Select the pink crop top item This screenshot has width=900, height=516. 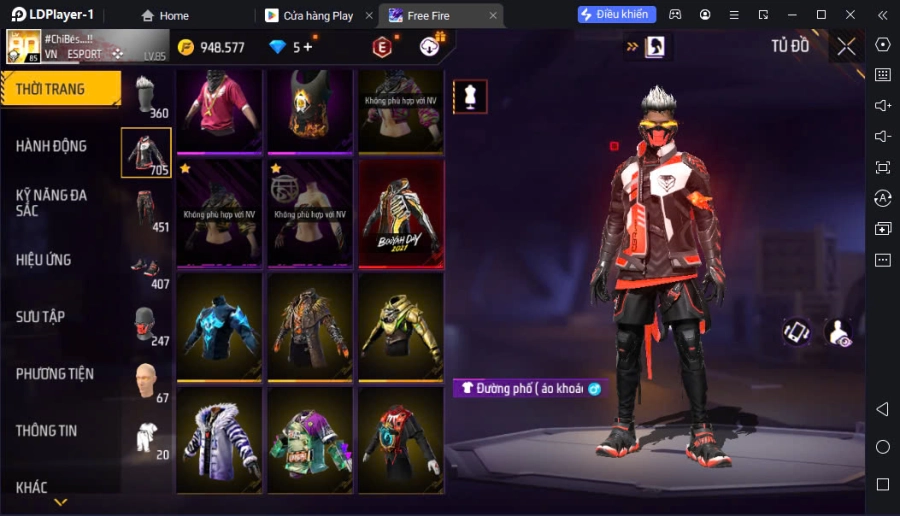(x=219, y=109)
